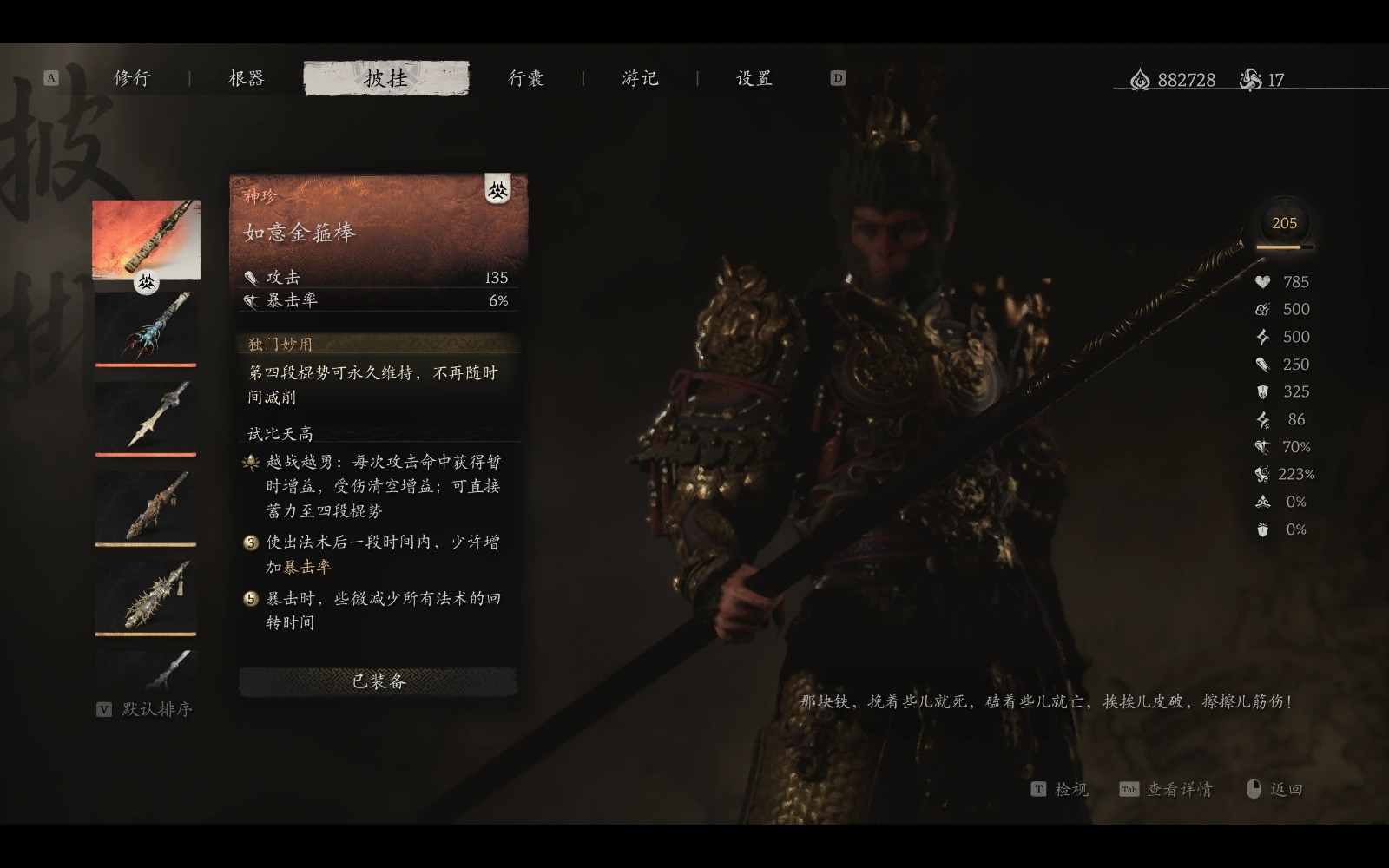
Task: Click the 暴击率 crit rate icon beside 6%
Action: [x=252, y=302]
